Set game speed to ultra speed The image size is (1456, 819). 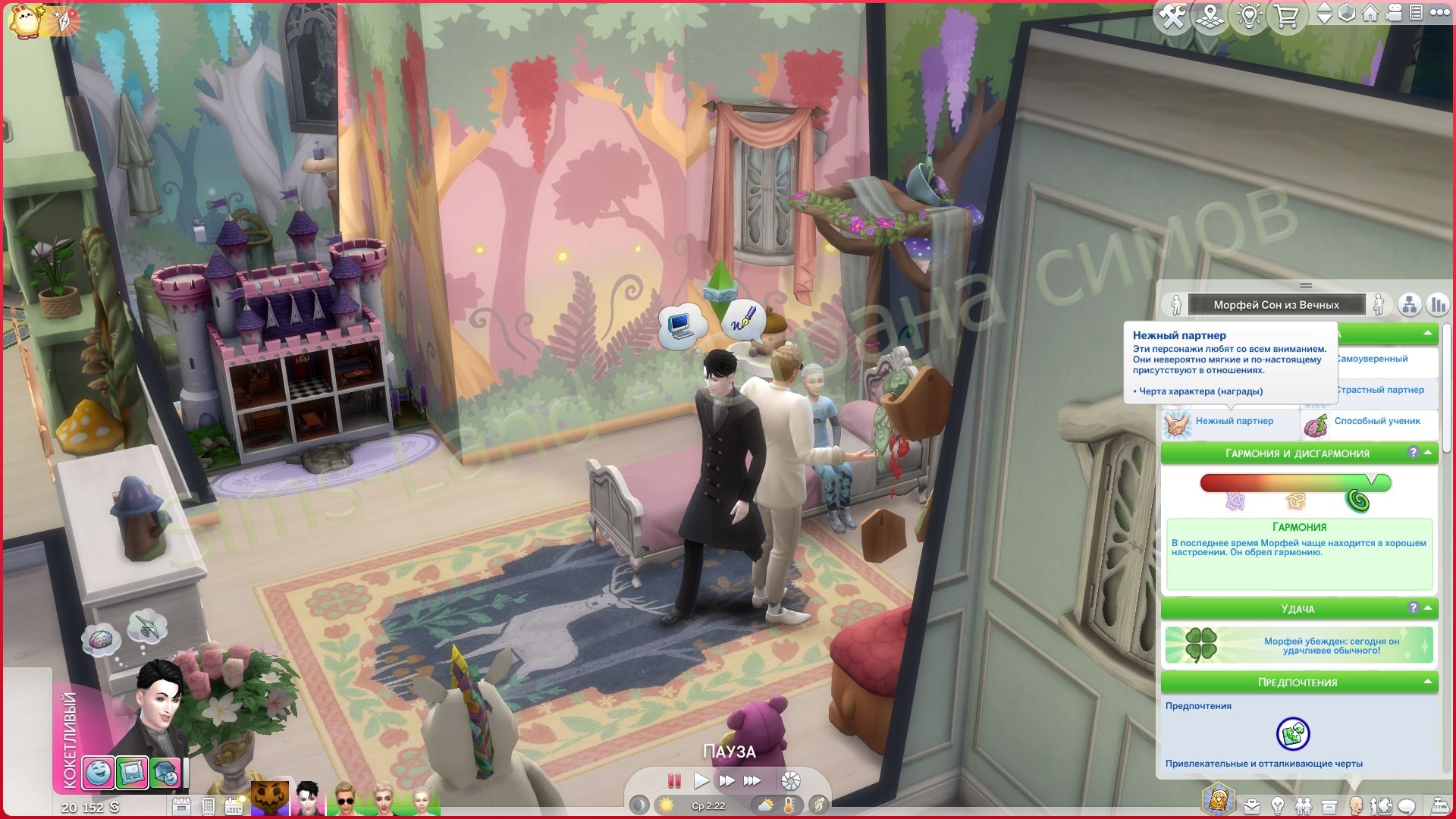[752, 780]
